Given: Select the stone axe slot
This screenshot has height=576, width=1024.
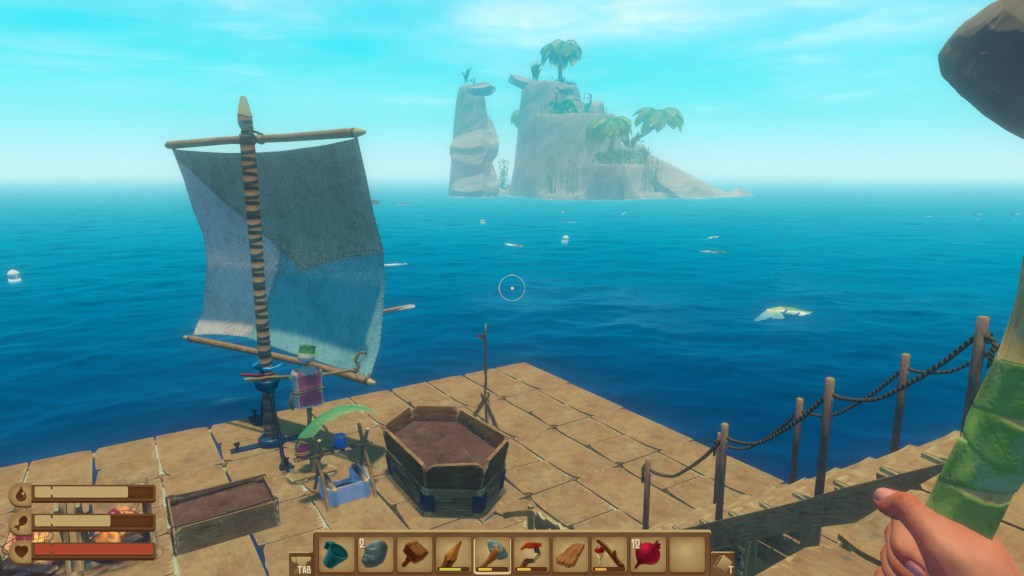Looking at the screenshot, I should (492, 553).
